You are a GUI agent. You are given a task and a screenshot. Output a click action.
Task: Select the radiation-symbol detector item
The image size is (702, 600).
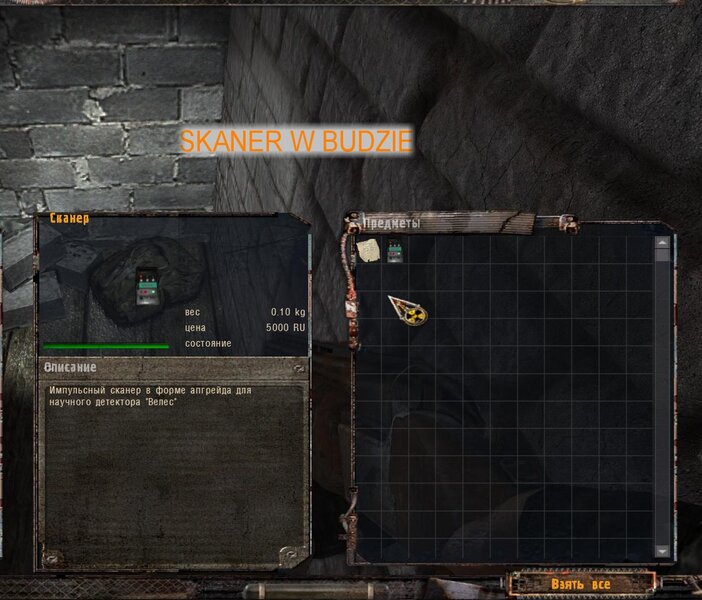click(409, 311)
